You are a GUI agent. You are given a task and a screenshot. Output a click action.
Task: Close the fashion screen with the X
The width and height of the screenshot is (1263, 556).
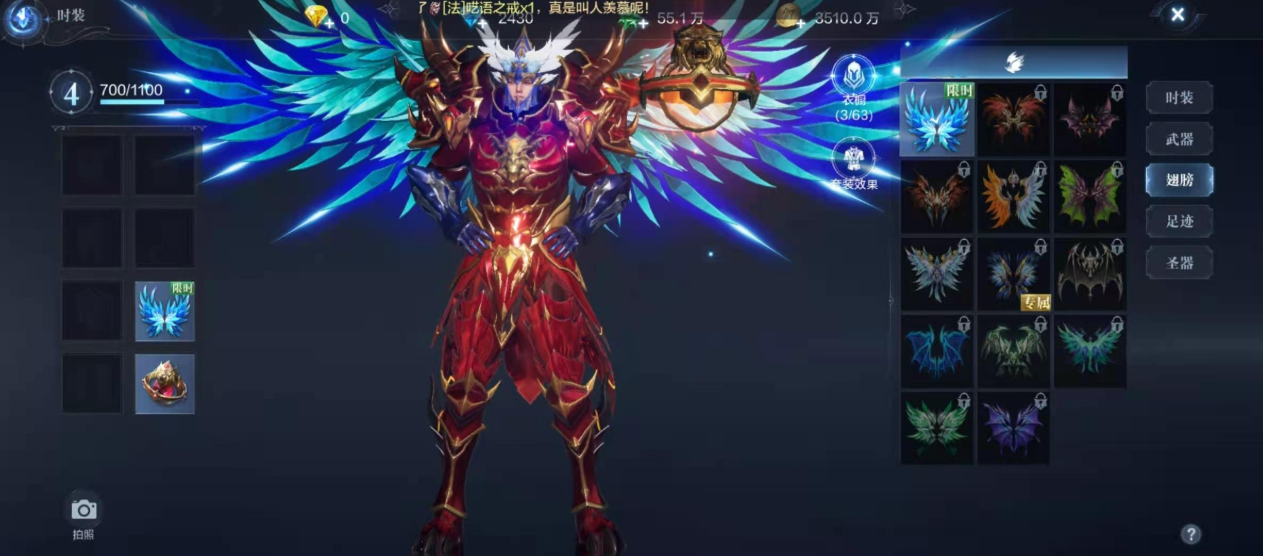pyautogui.click(x=1177, y=15)
